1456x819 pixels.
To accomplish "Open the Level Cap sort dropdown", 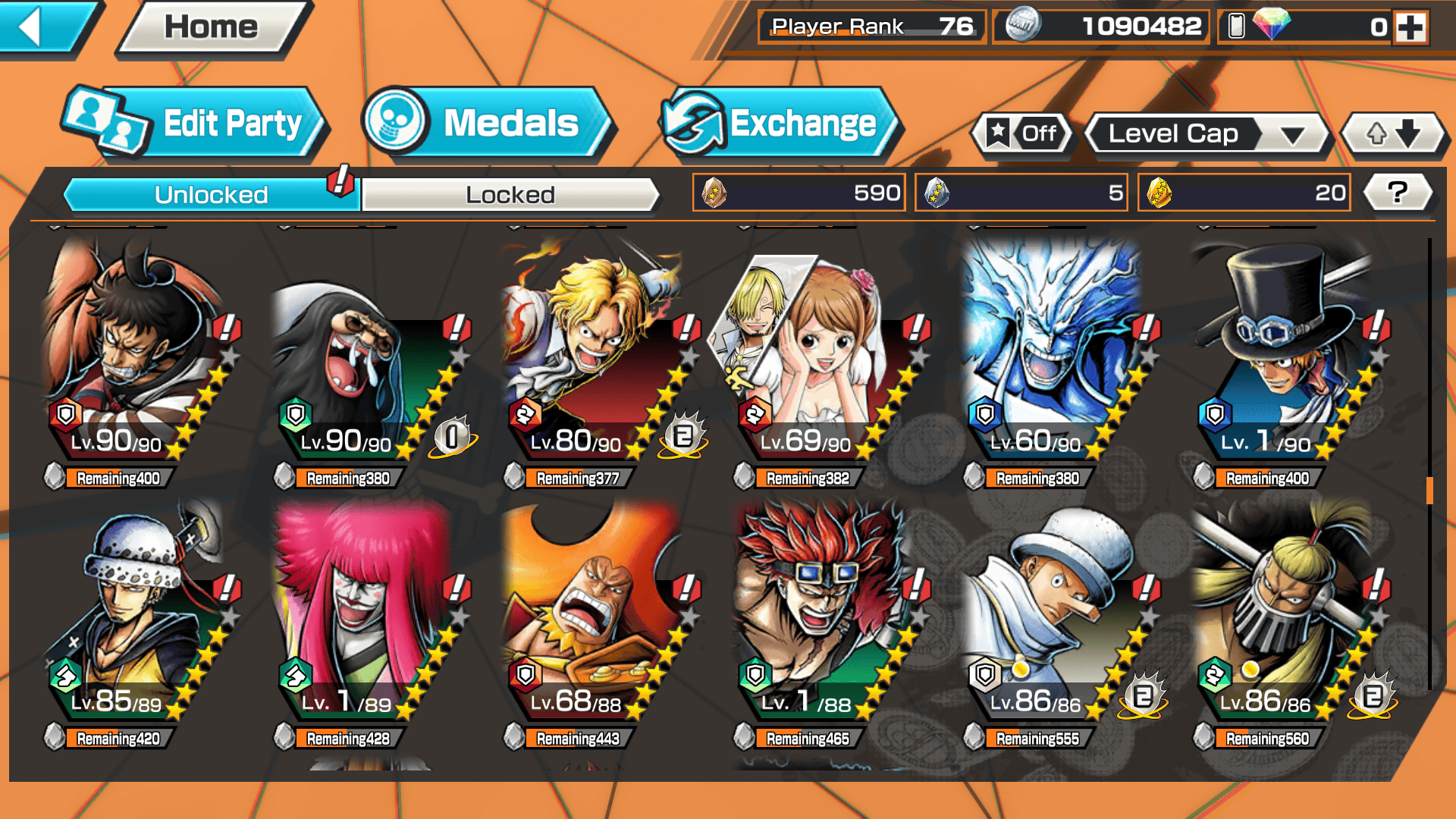I will coord(1207,134).
